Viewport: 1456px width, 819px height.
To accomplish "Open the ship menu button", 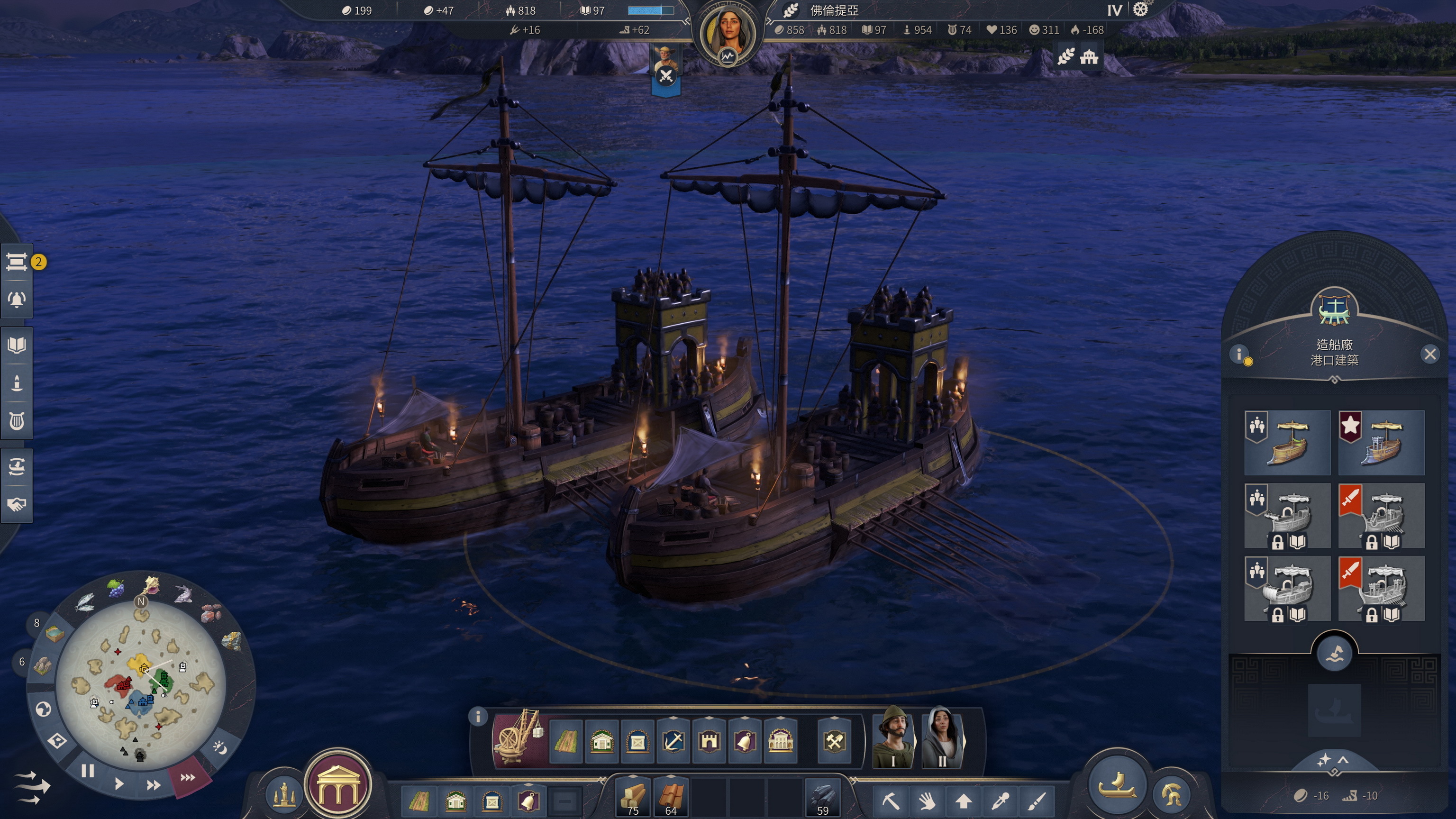I will (1118, 785).
